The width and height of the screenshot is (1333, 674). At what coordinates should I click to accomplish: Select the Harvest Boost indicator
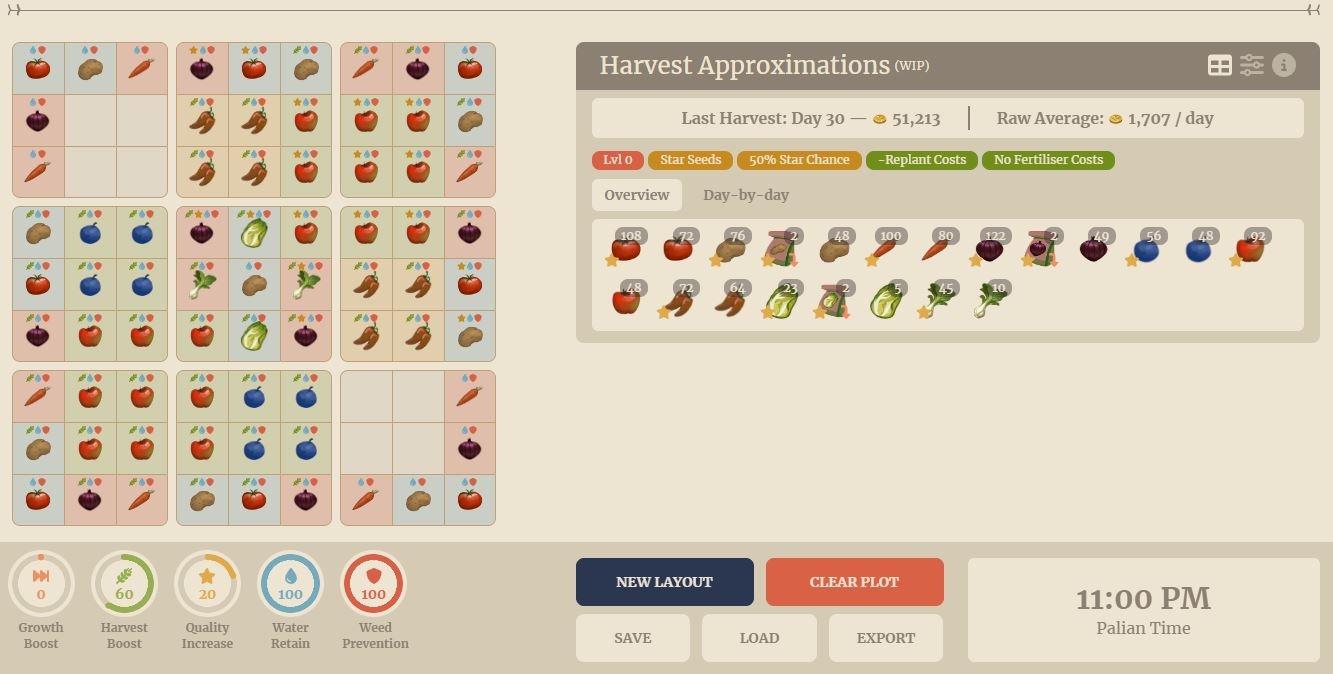(124, 584)
